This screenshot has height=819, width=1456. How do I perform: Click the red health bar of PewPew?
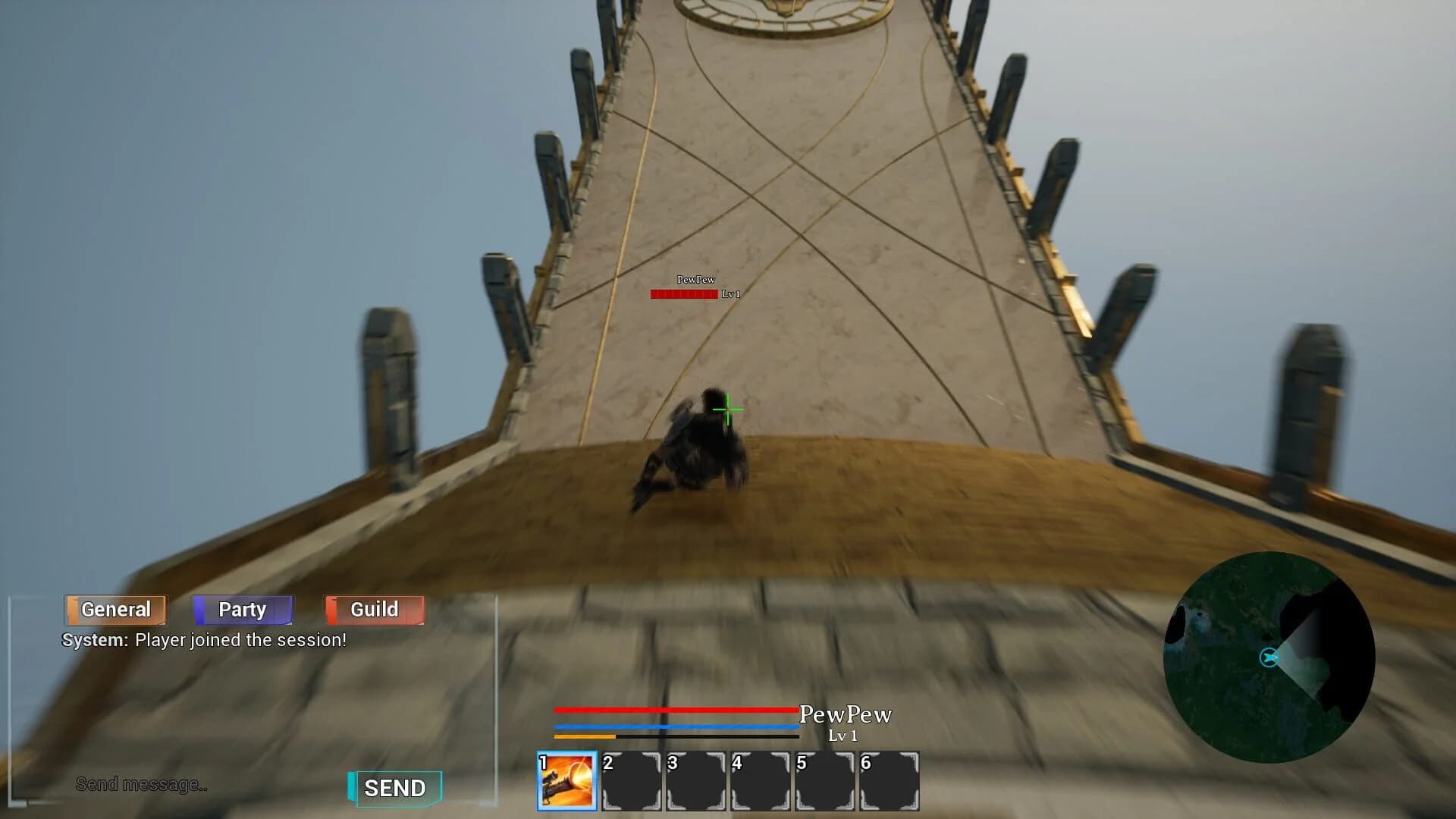click(x=675, y=710)
